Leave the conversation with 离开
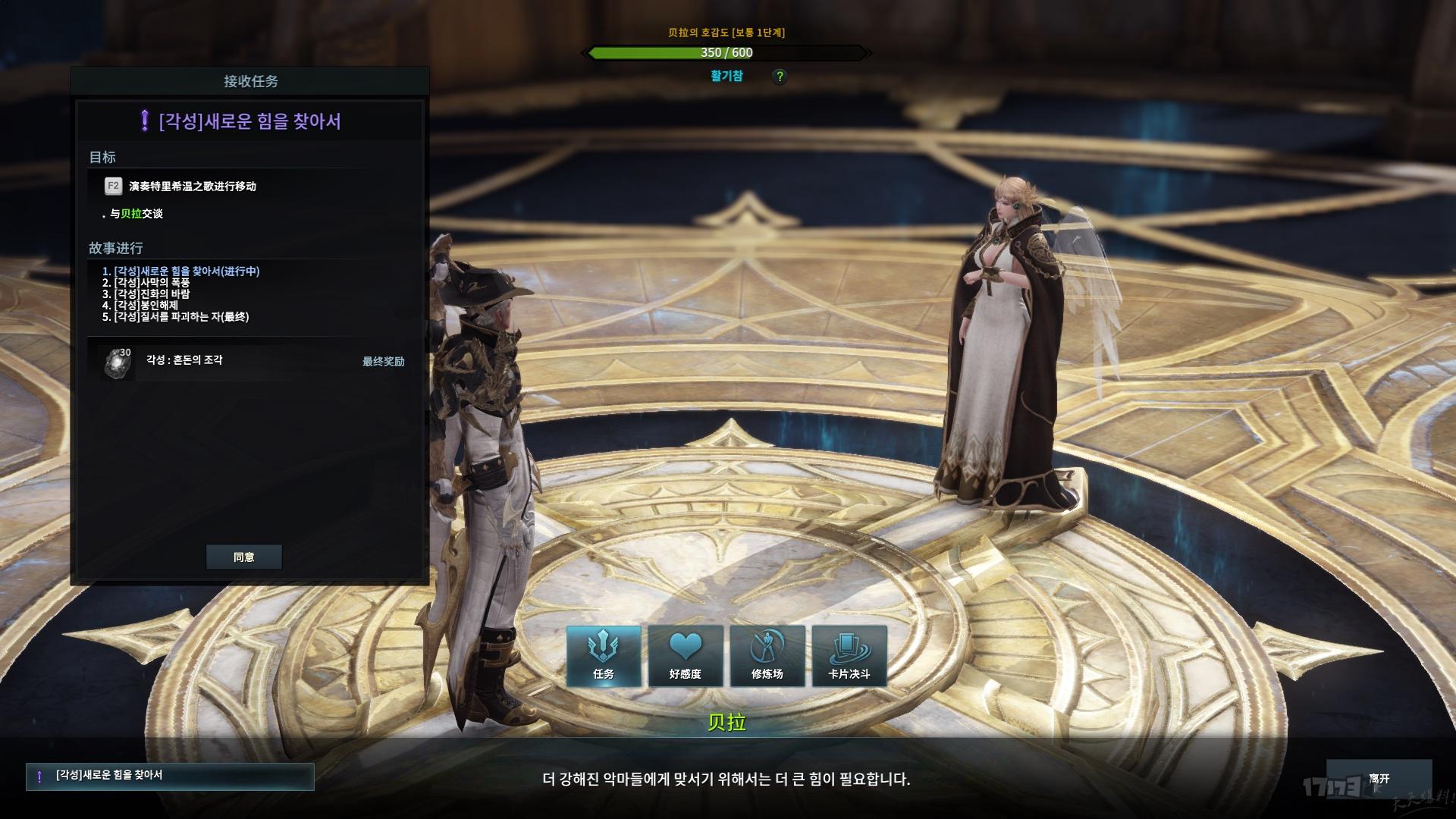This screenshot has height=819, width=1456. coord(1379,779)
